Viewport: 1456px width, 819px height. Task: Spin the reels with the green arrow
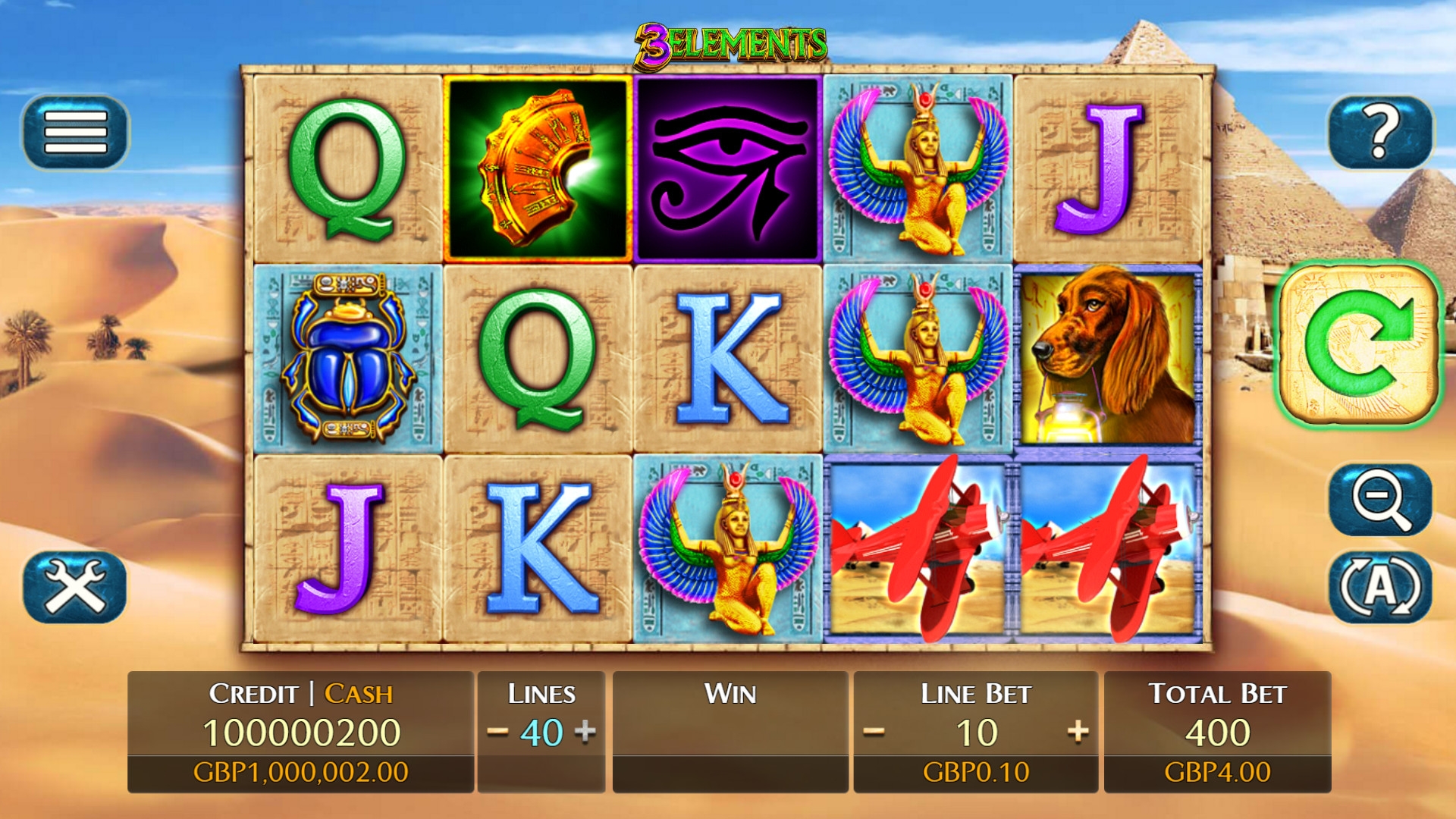coord(1359,344)
